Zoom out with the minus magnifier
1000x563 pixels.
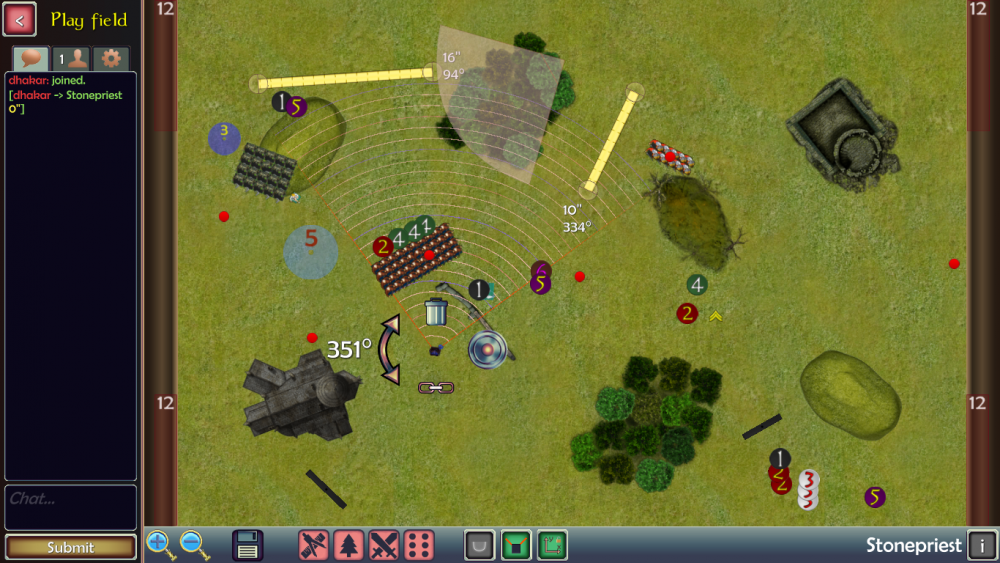point(194,545)
